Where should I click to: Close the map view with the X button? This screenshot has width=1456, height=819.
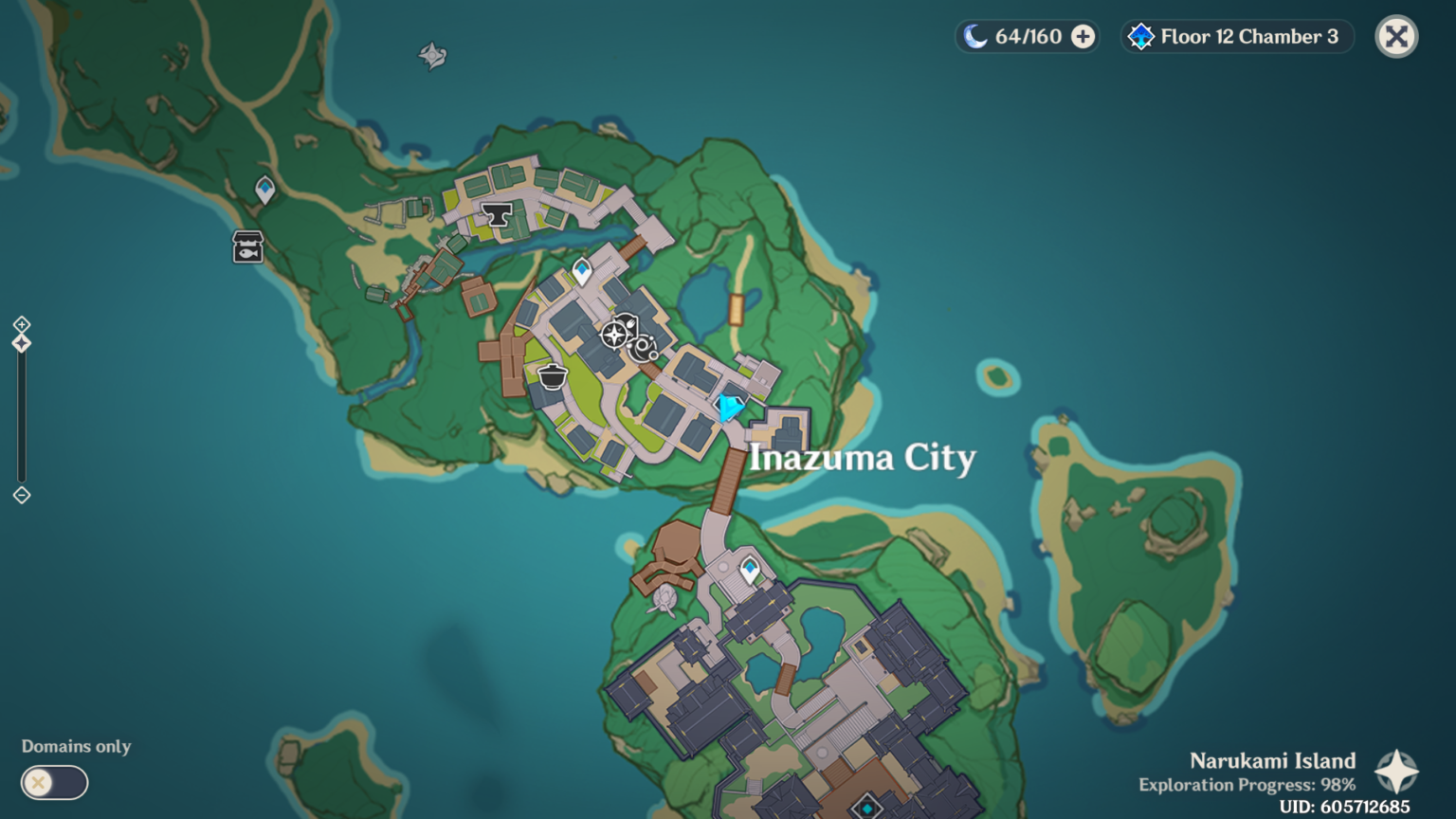tap(1396, 35)
